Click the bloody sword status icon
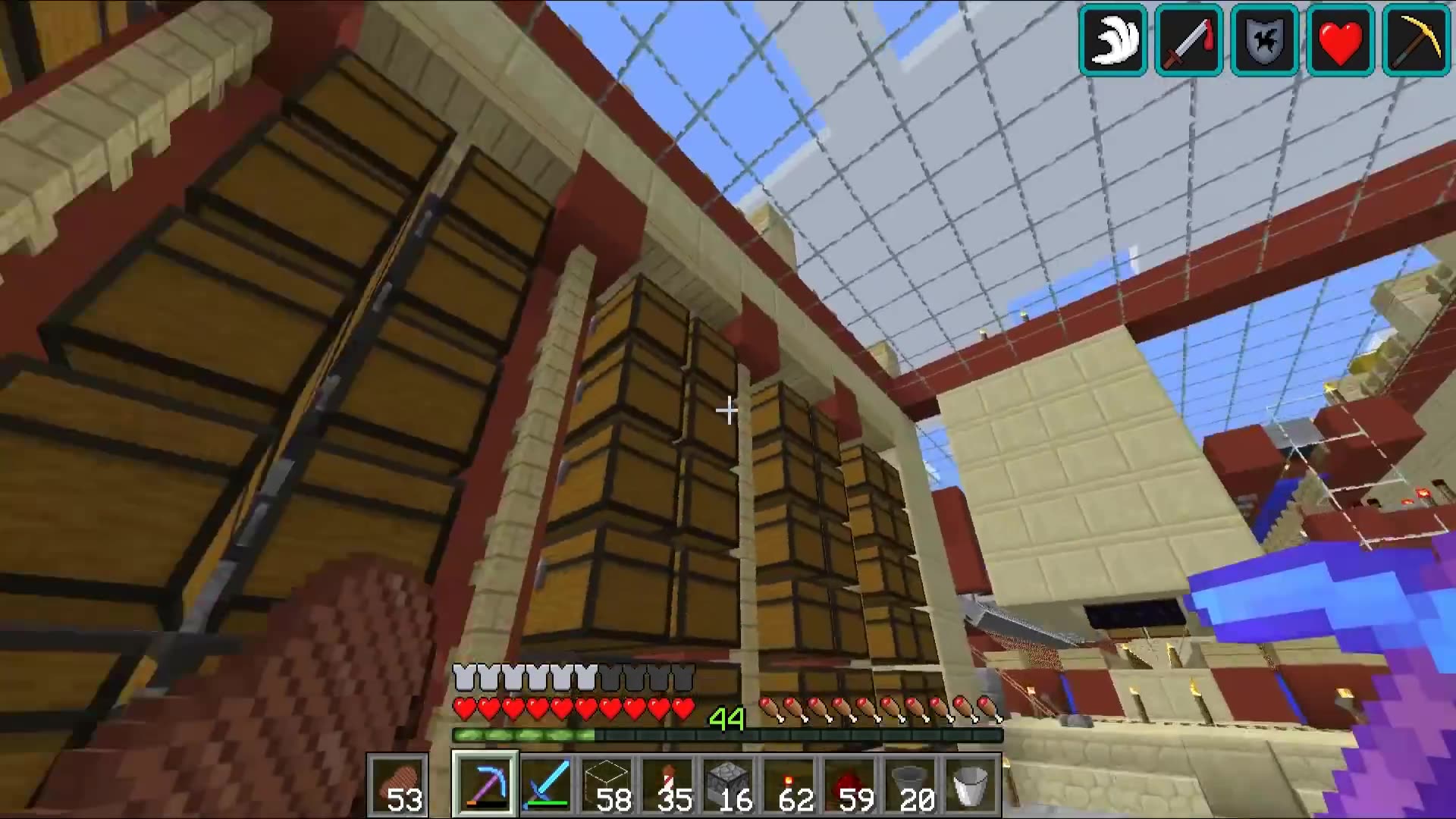Screen dimensions: 1456x819 1188,42
